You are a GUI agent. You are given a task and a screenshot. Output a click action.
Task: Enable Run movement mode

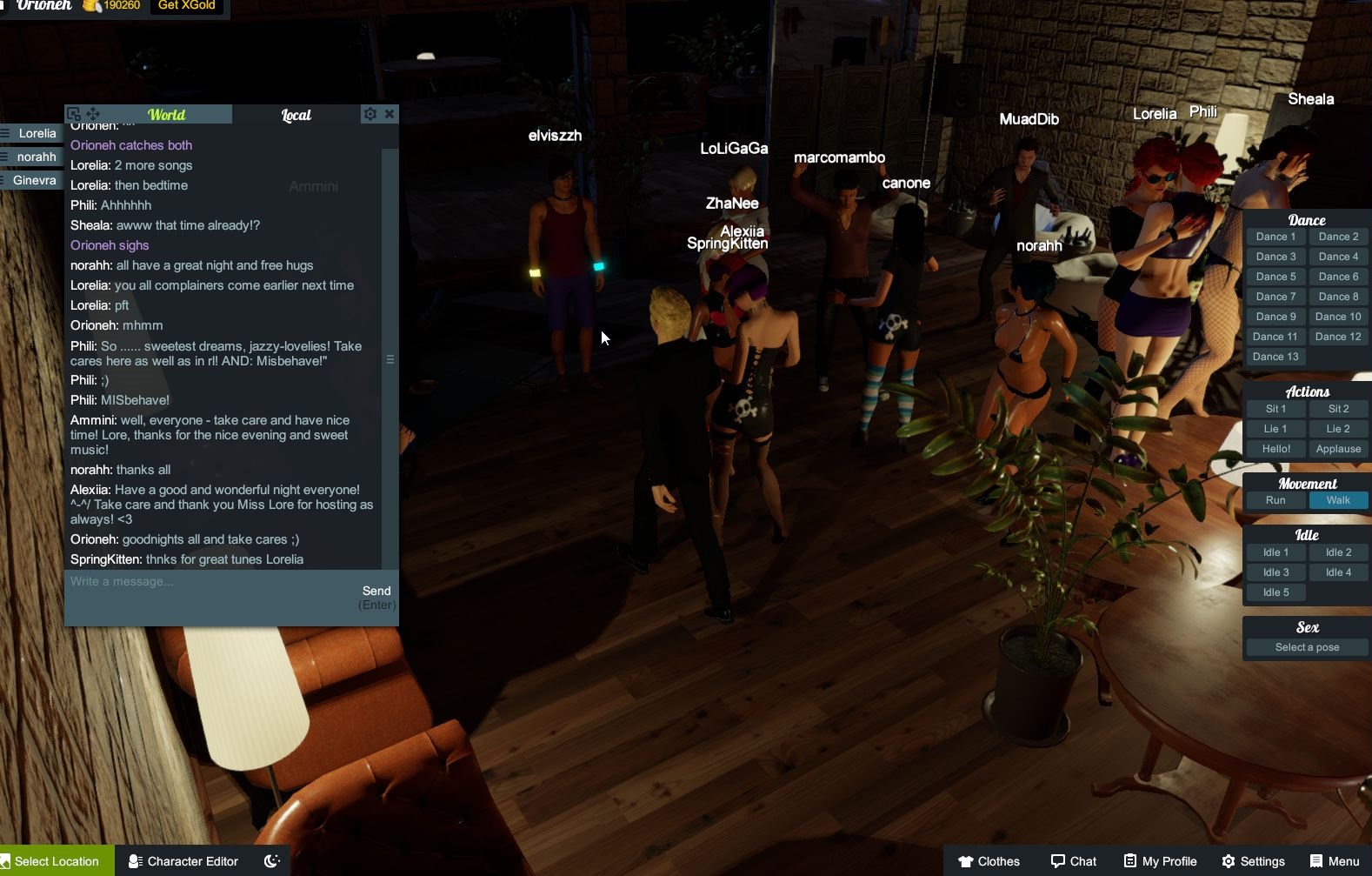point(1275,500)
